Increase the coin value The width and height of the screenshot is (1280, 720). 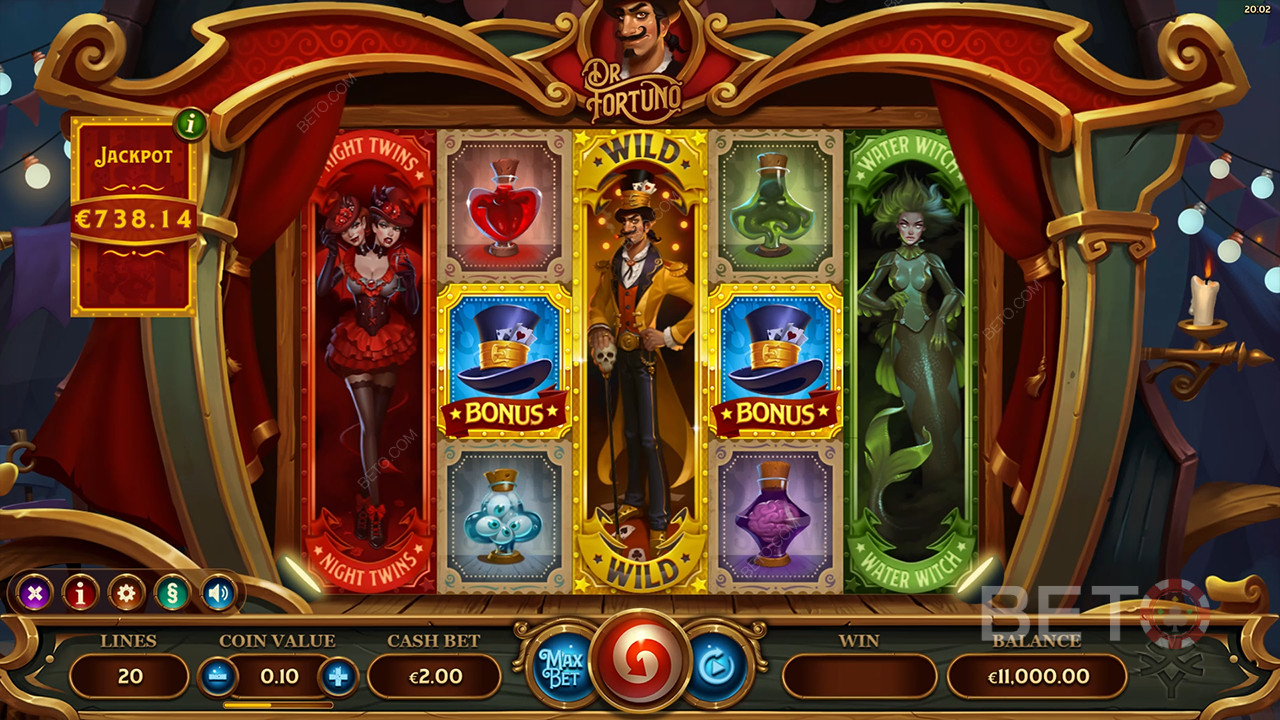tap(338, 677)
